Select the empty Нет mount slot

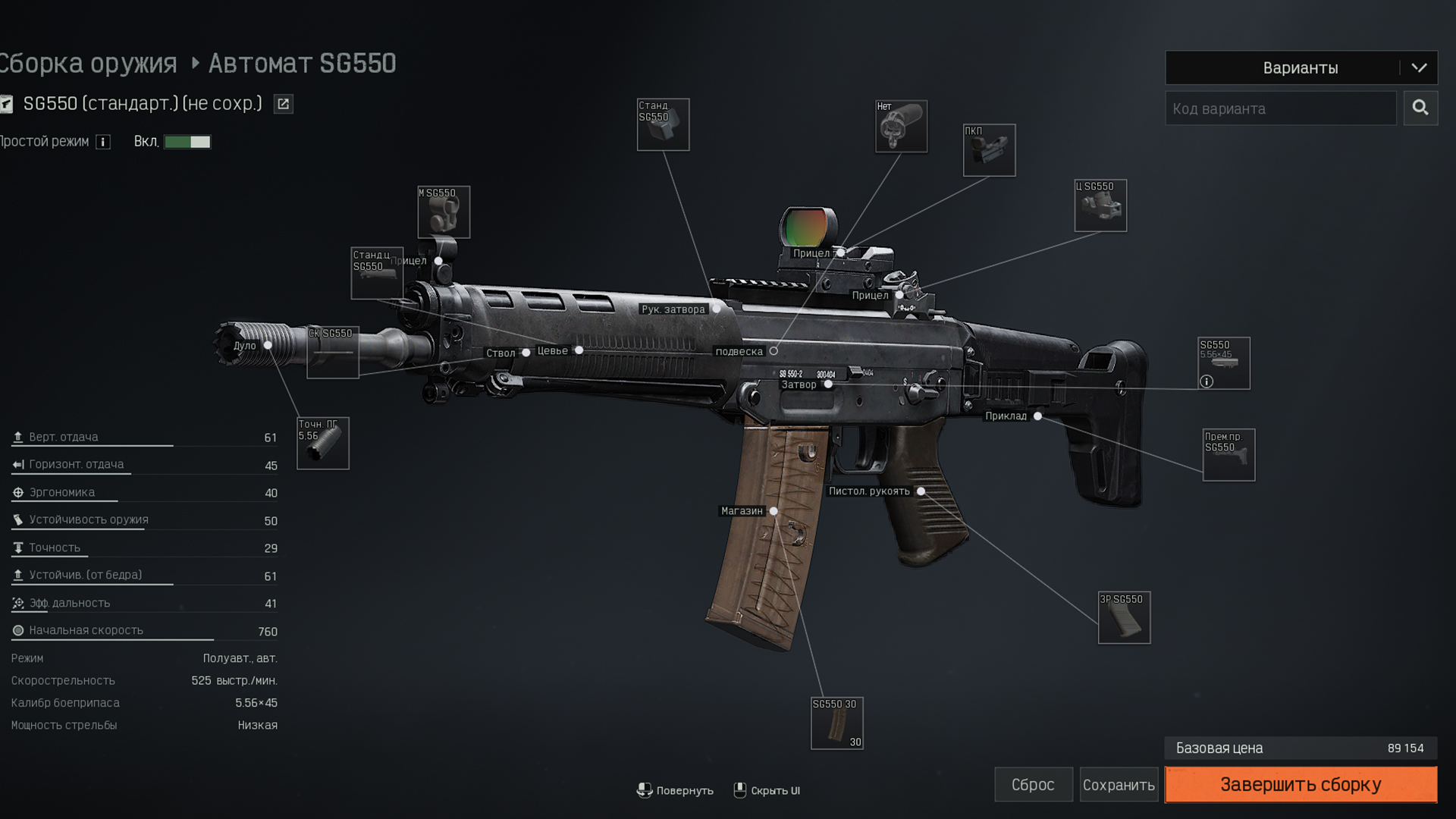click(x=901, y=127)
